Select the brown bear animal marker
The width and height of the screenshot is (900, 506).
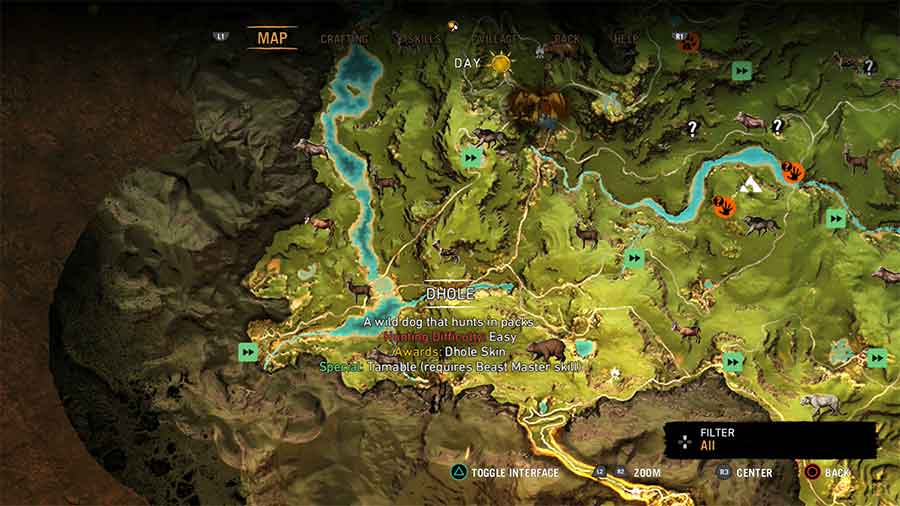click(x=545, y=350)
